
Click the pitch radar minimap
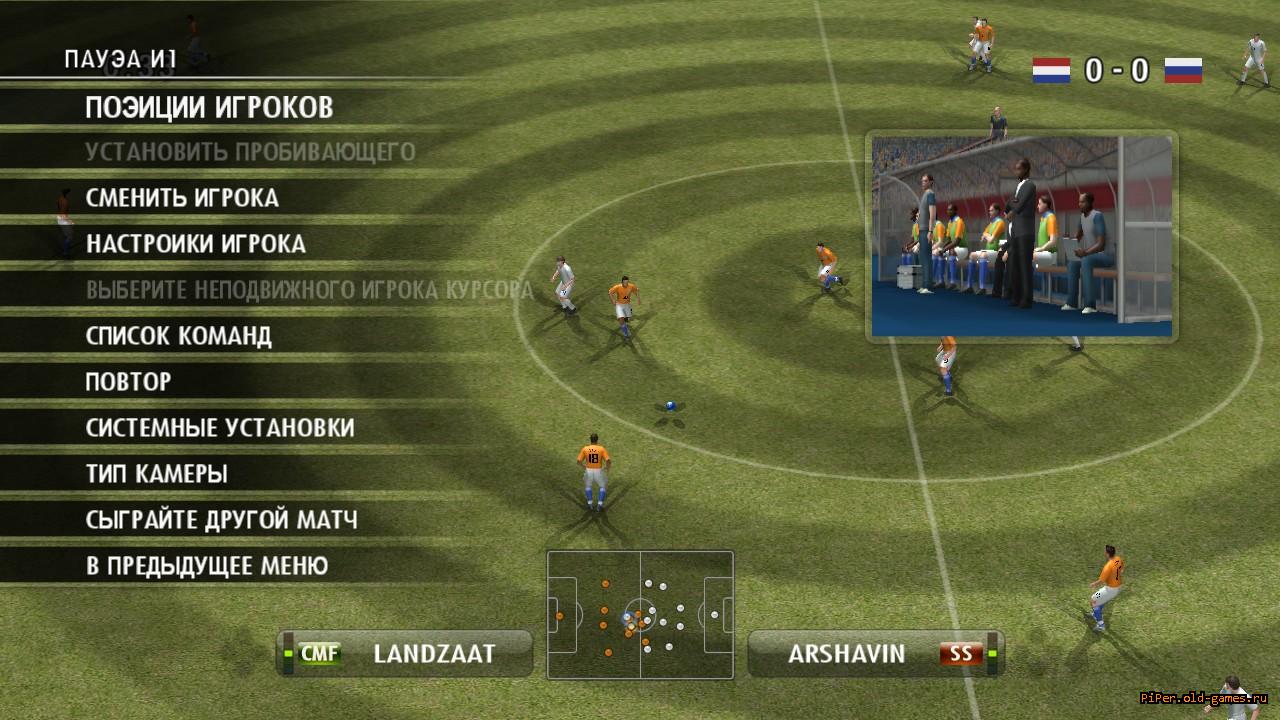[x=640, y=613]
